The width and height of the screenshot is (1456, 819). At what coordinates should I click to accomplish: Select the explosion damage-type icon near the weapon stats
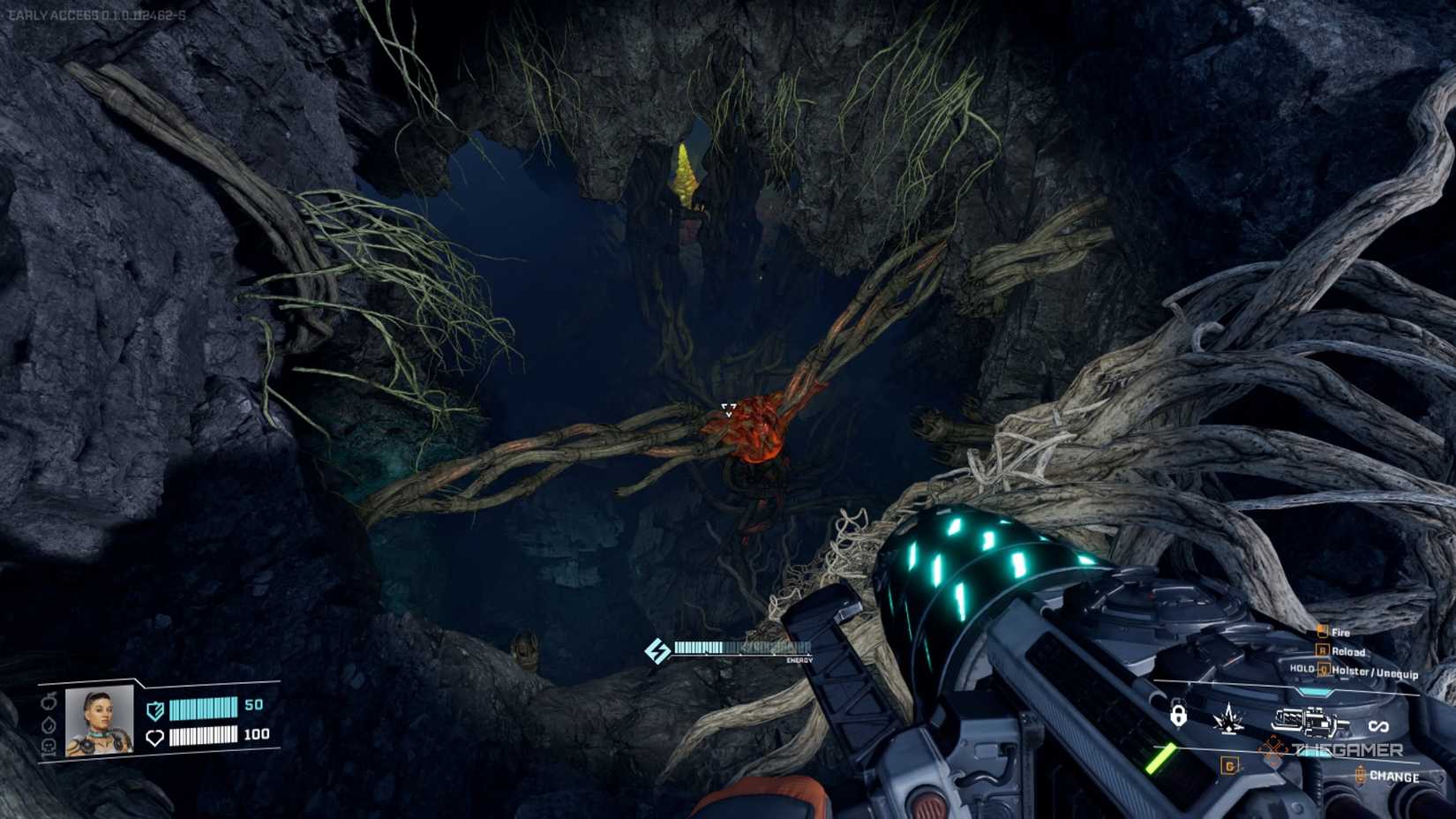click(x=1229, y=718)
